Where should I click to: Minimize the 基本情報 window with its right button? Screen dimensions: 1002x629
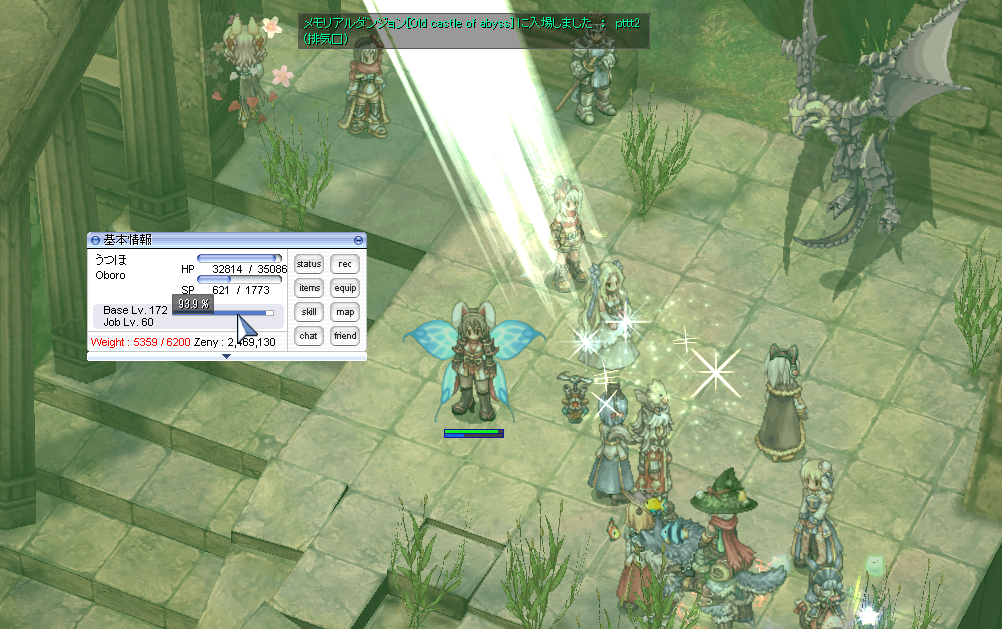(359, 240)
